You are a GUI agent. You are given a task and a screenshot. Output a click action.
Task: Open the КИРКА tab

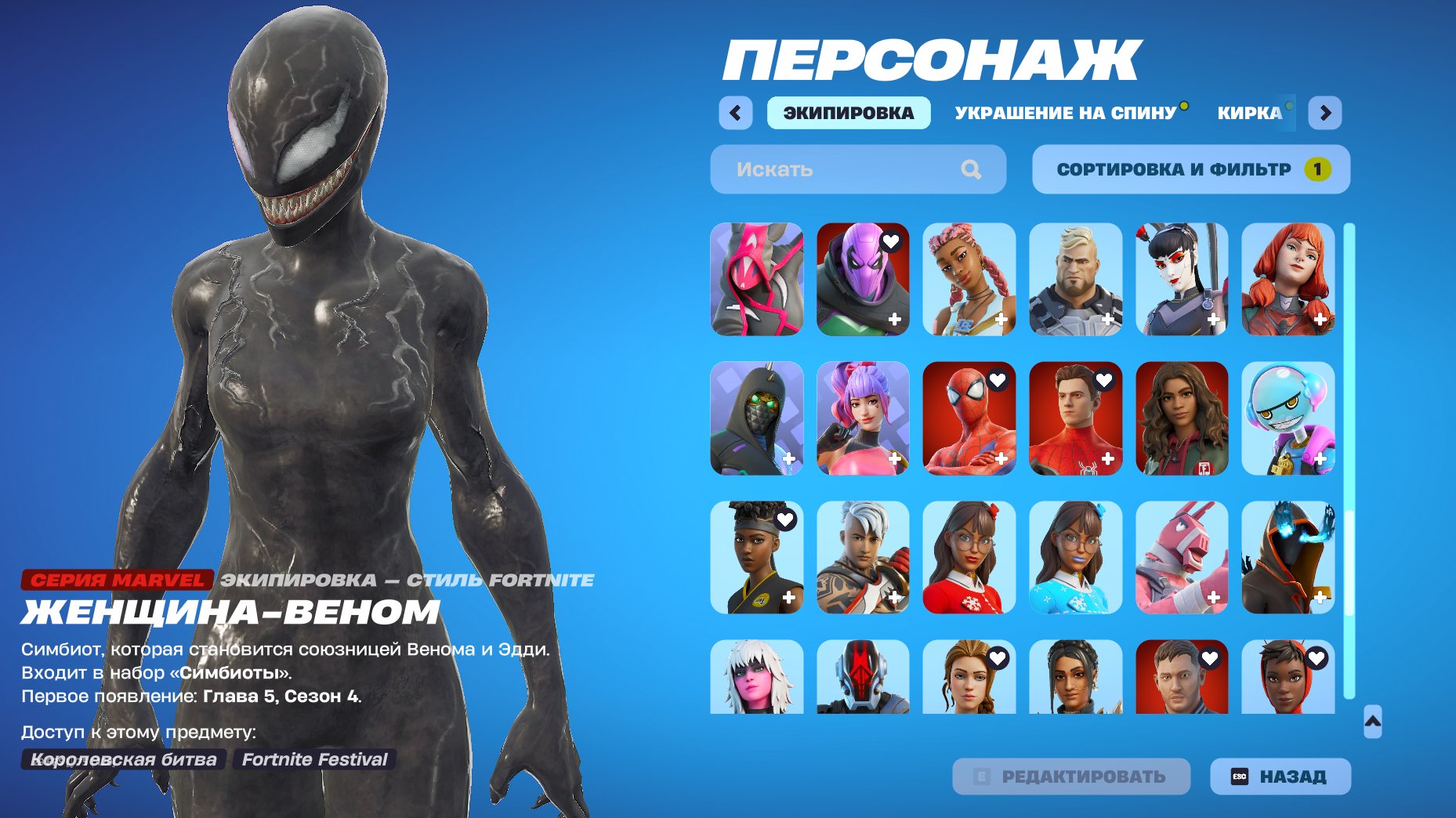click(x=1251, y=112)
